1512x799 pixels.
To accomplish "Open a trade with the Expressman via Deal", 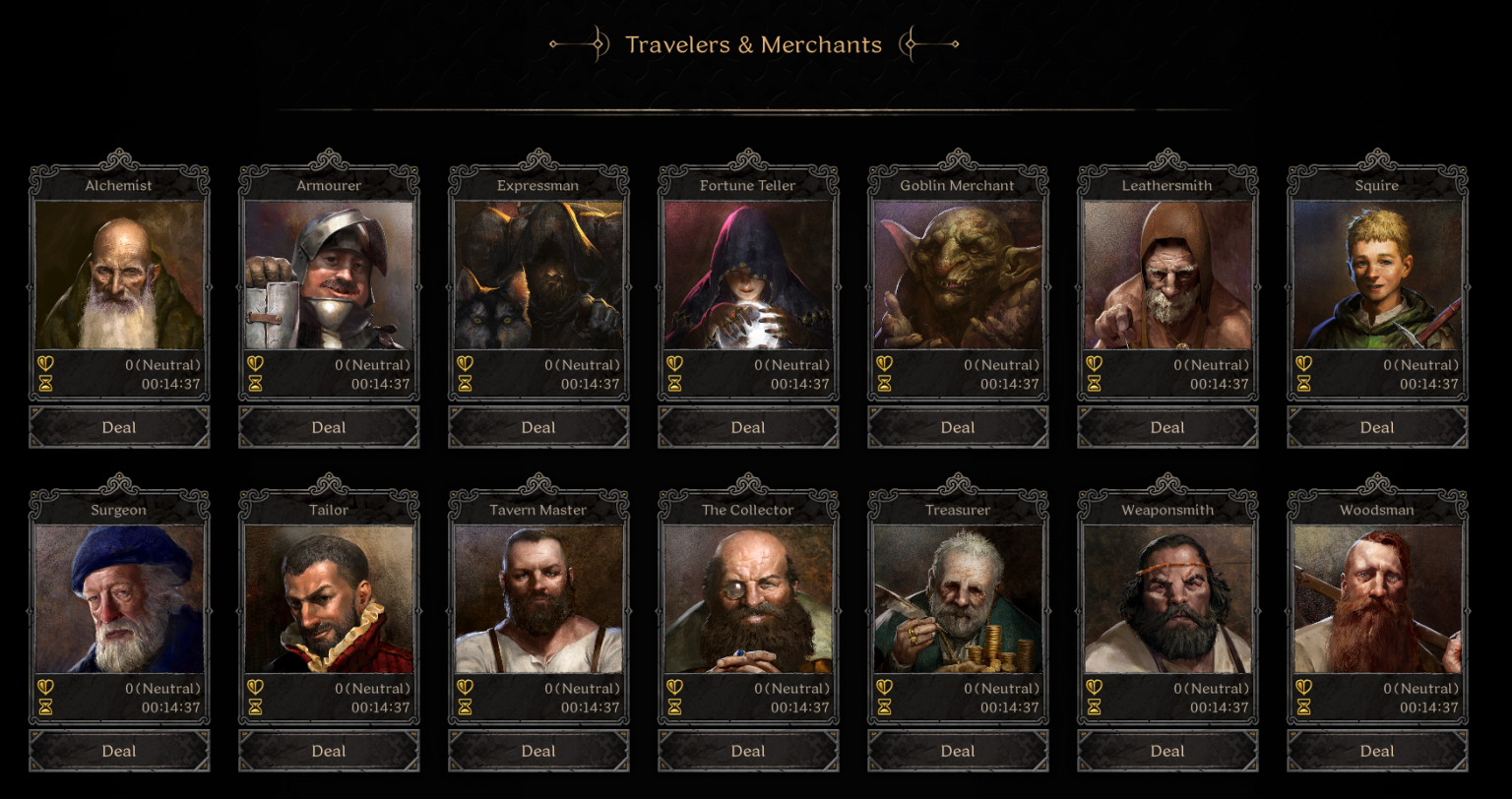I will coord(537,427).
